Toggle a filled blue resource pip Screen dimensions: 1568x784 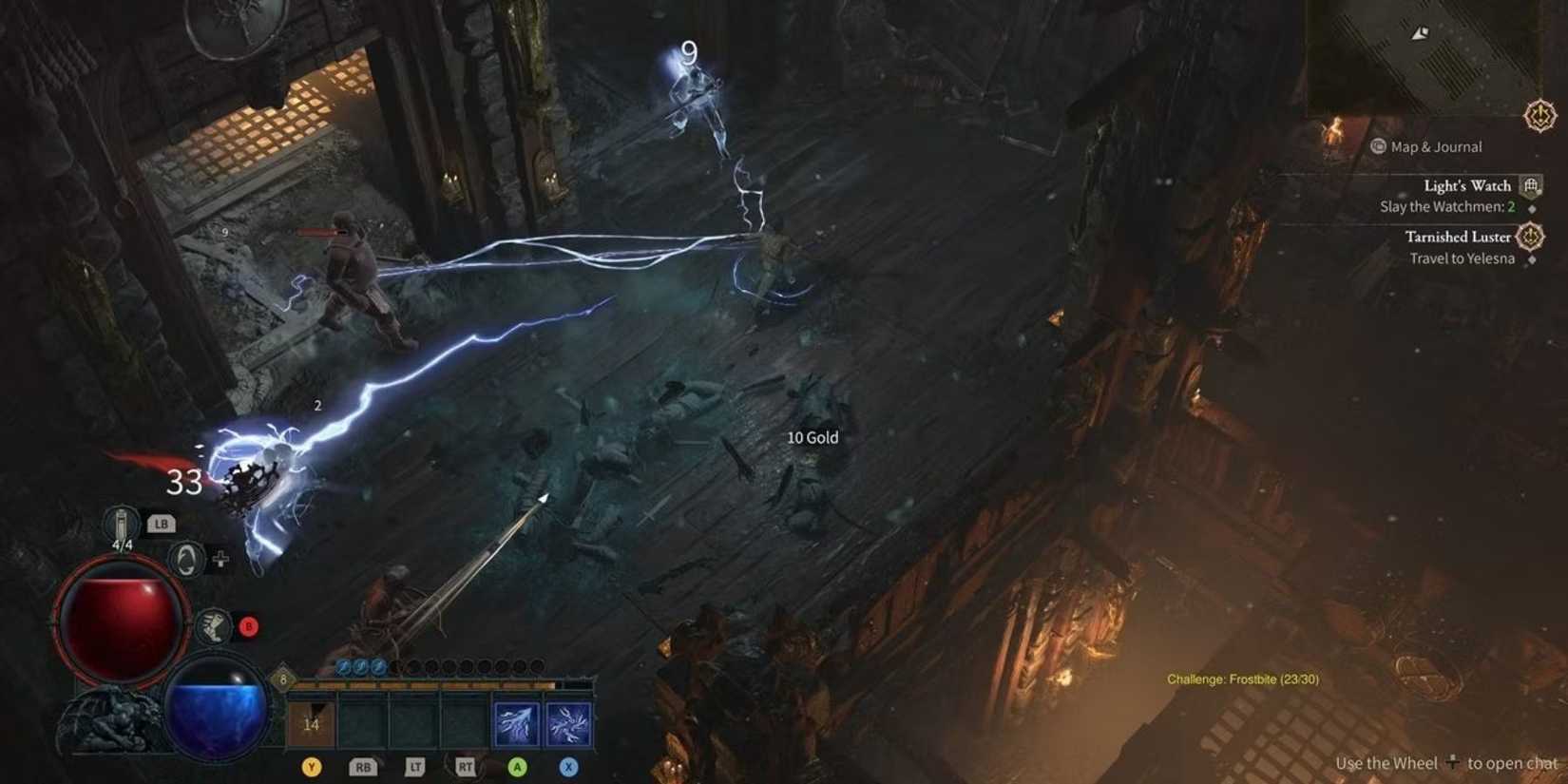click(x=343, y=666)
